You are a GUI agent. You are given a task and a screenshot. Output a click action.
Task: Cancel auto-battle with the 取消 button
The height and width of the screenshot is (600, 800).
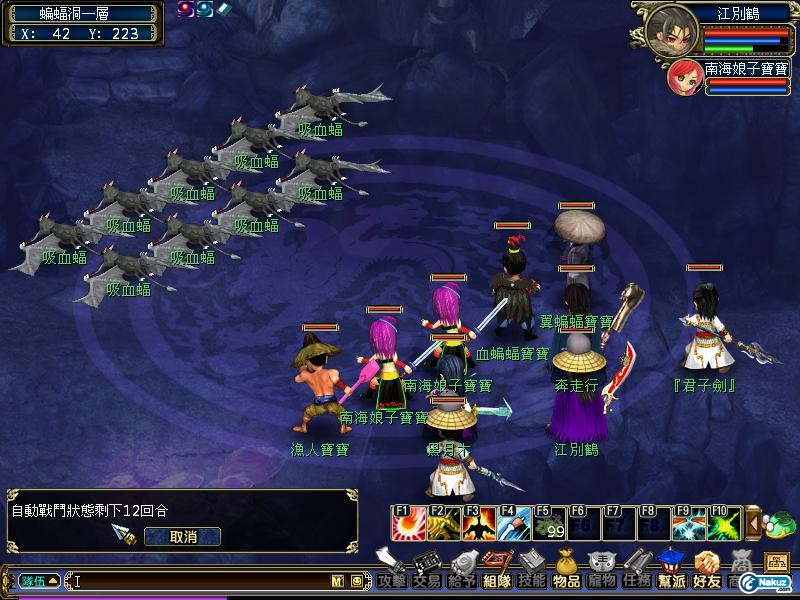182,536
